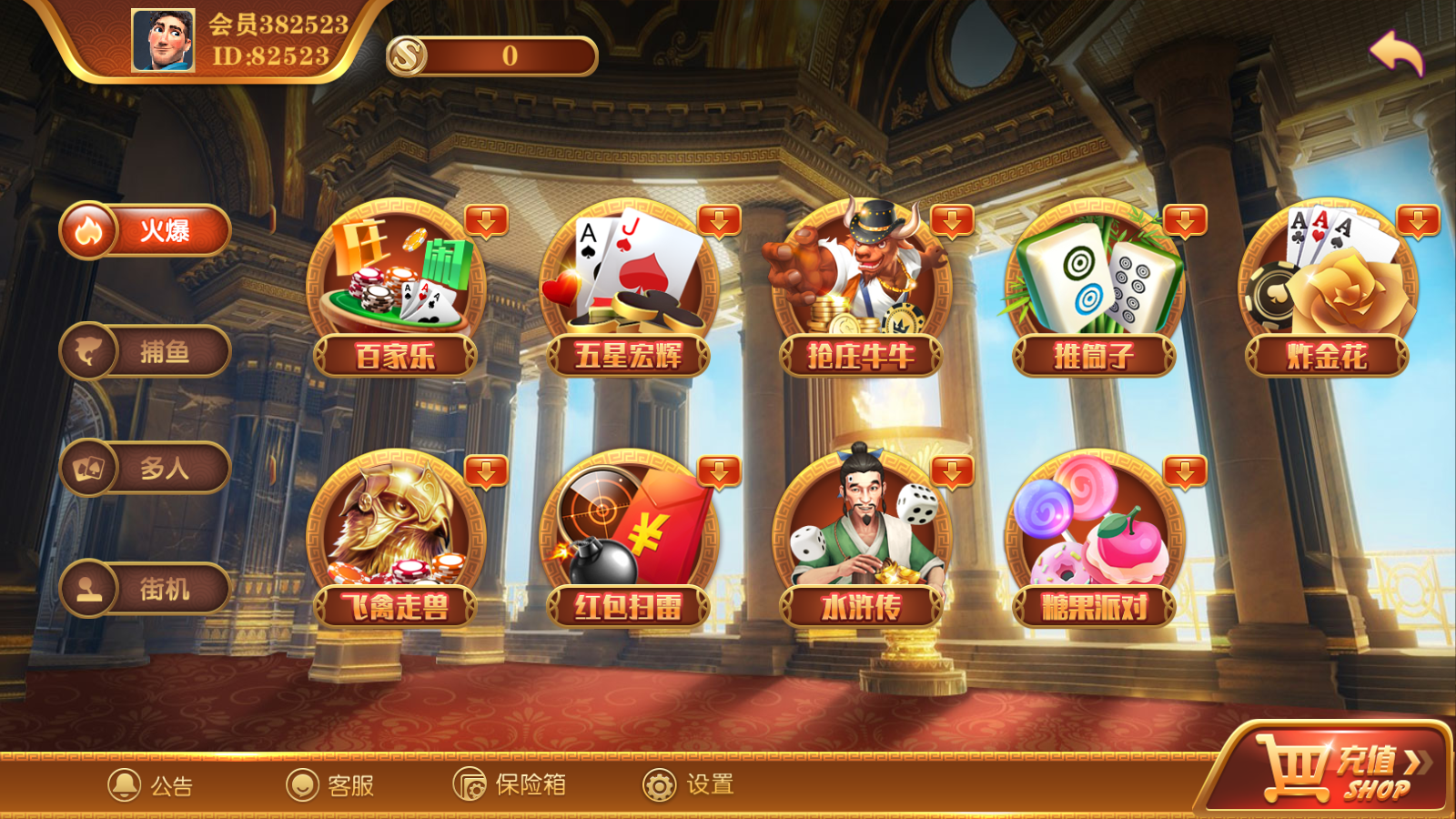Open the 公告 announcements panel
Viewport: 1456px width, 819px height.
[x=155, y=784]
